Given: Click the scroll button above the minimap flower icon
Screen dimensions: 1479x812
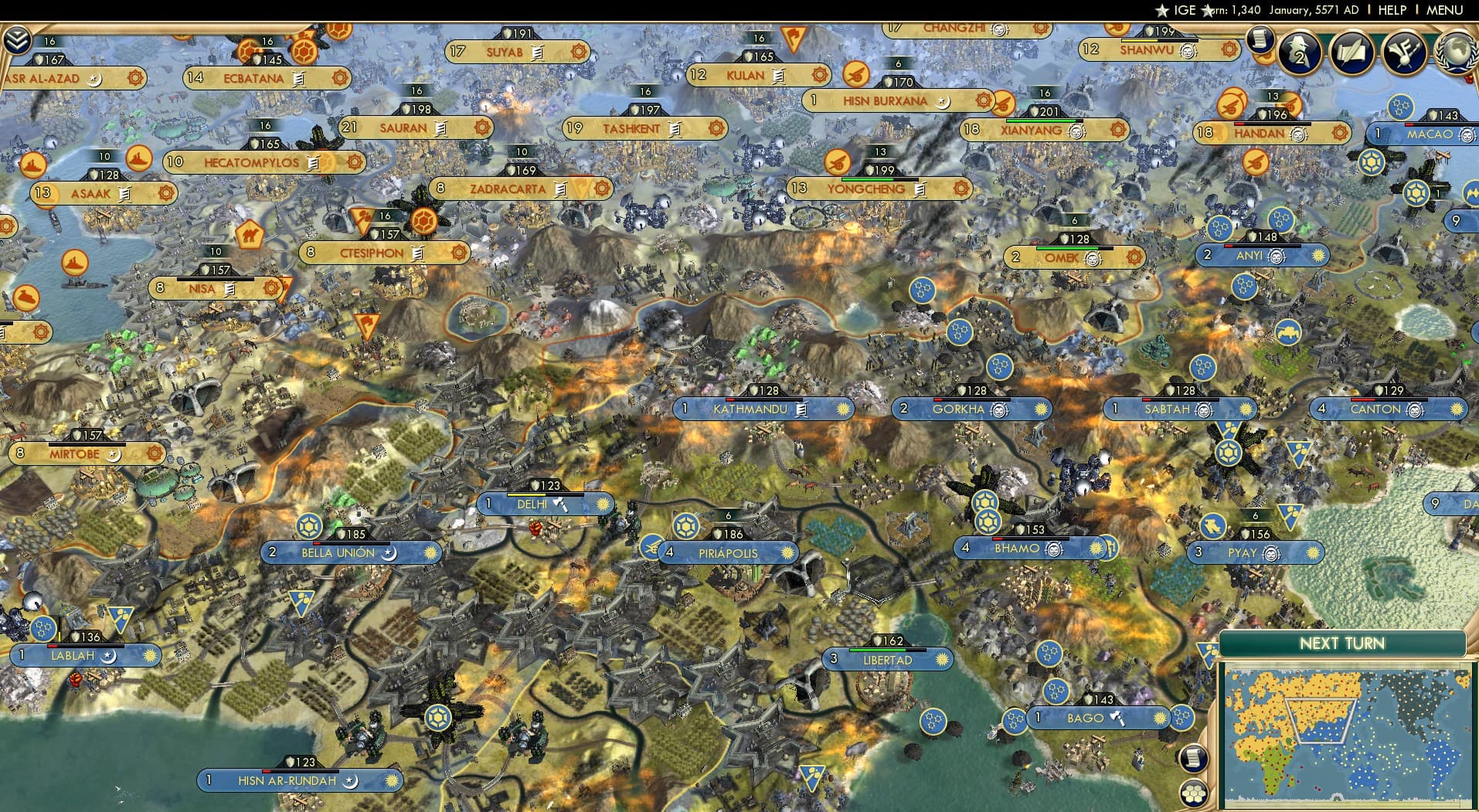Looking at the screenshot, I should pyautogui.click(x=1194, y=759).
